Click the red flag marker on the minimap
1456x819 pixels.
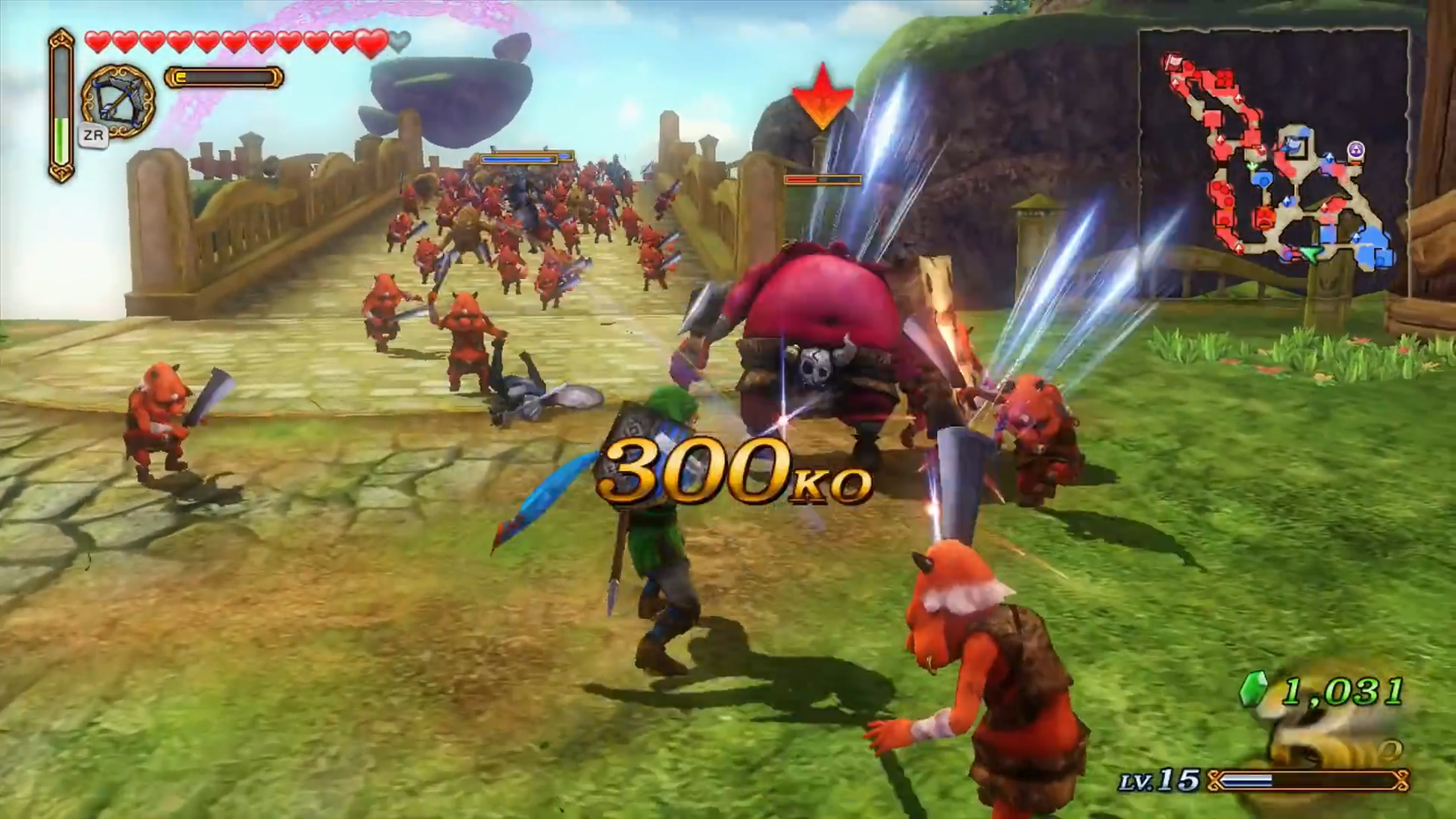click(1173, 62)
